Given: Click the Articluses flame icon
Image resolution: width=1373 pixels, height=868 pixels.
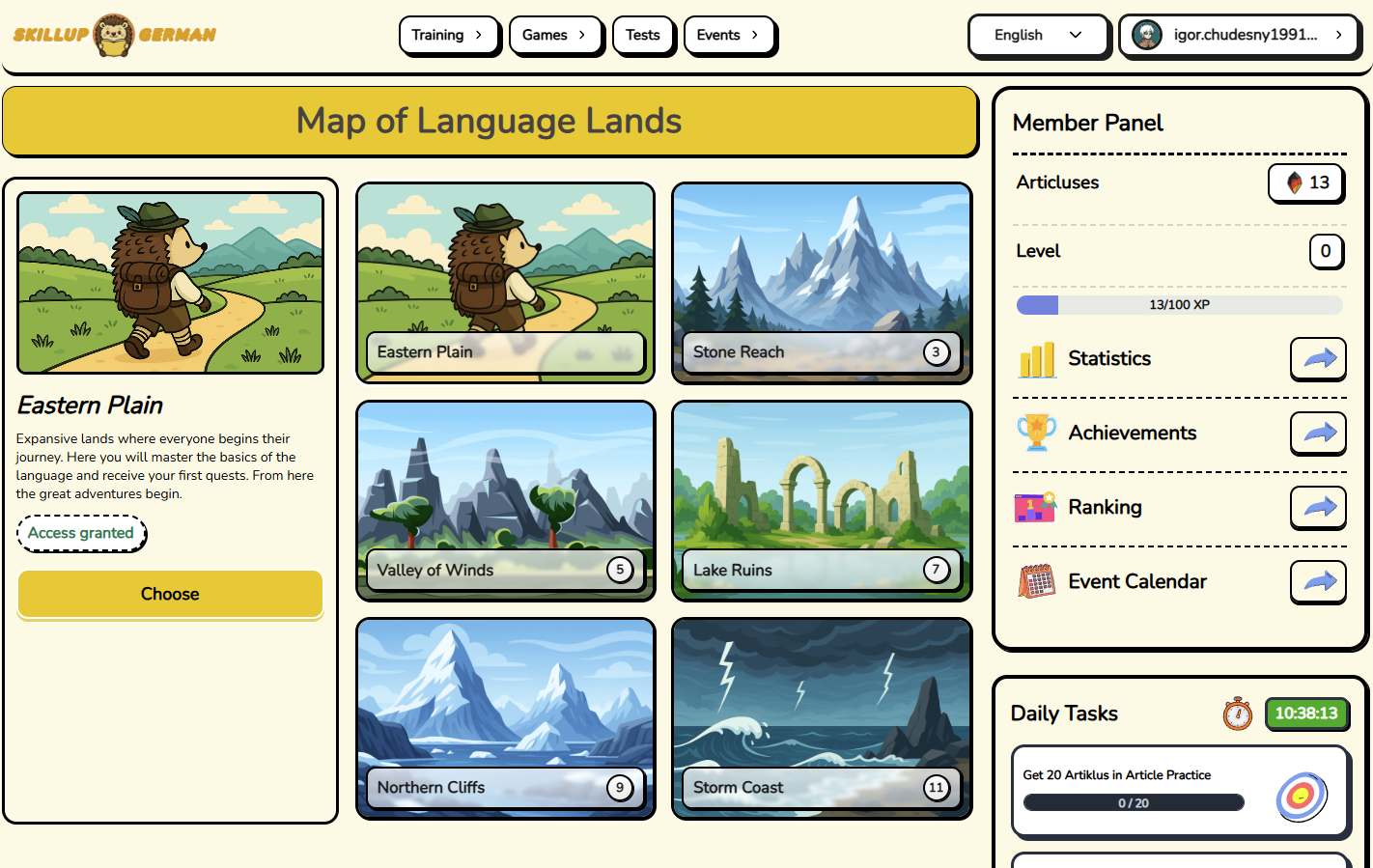Looking at the screenshot, I should [1294, 182].
